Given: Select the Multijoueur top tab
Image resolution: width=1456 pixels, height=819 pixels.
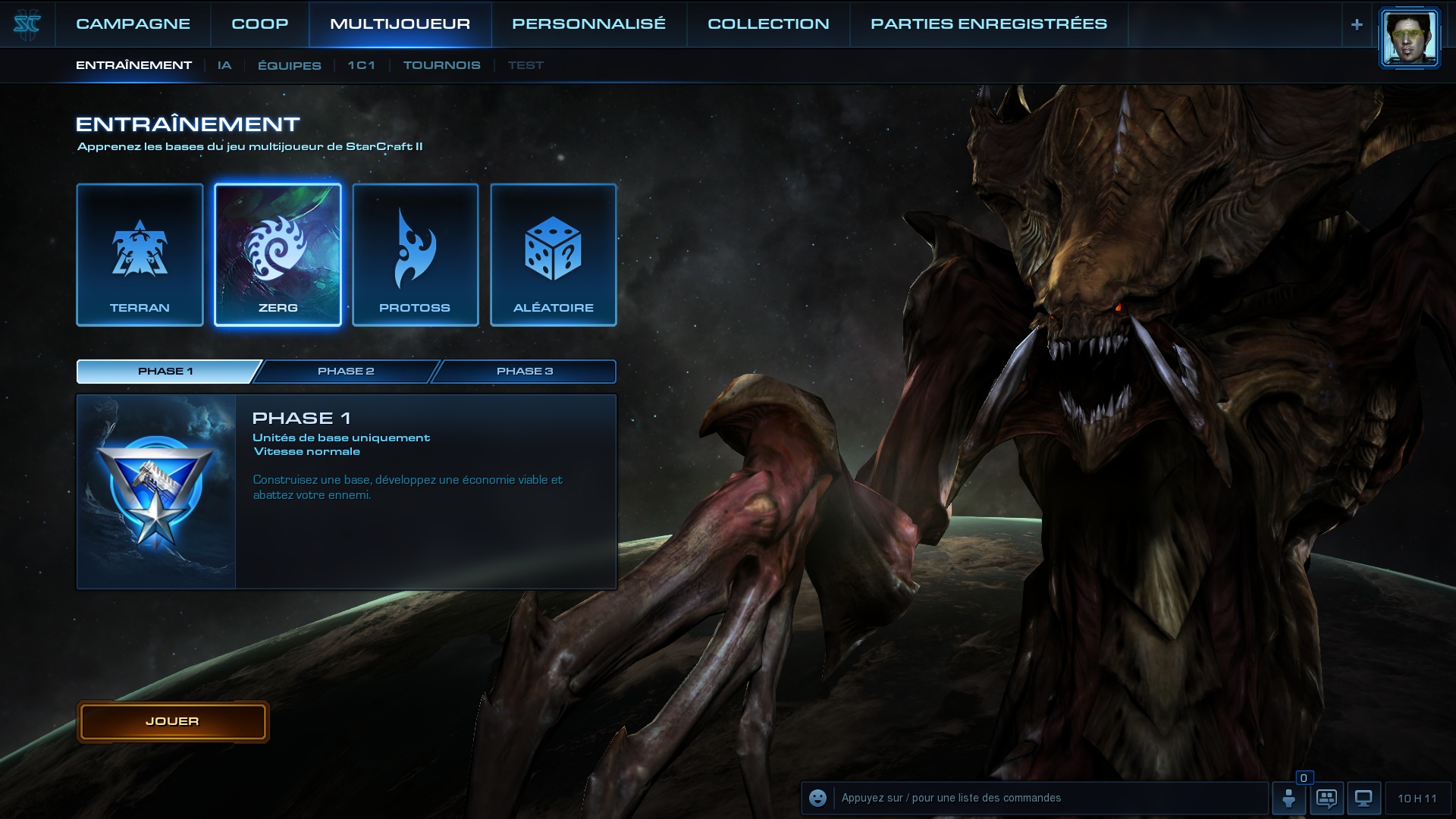Looking at the screenshot, I should [x=400, y=24].
